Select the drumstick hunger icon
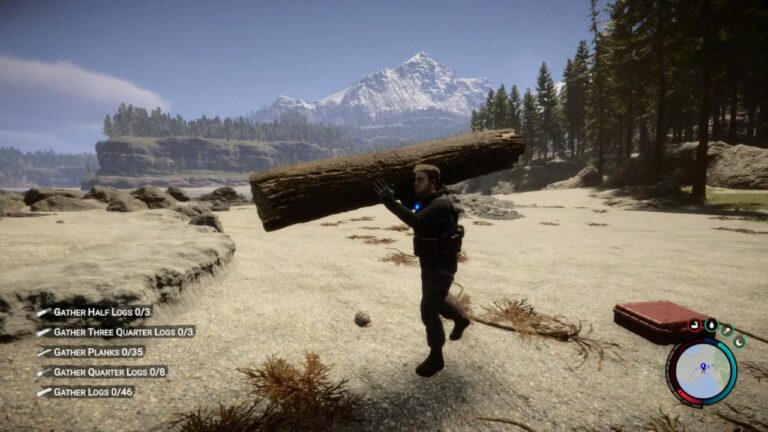The image size is (768, 432). [x=727, y=329]
